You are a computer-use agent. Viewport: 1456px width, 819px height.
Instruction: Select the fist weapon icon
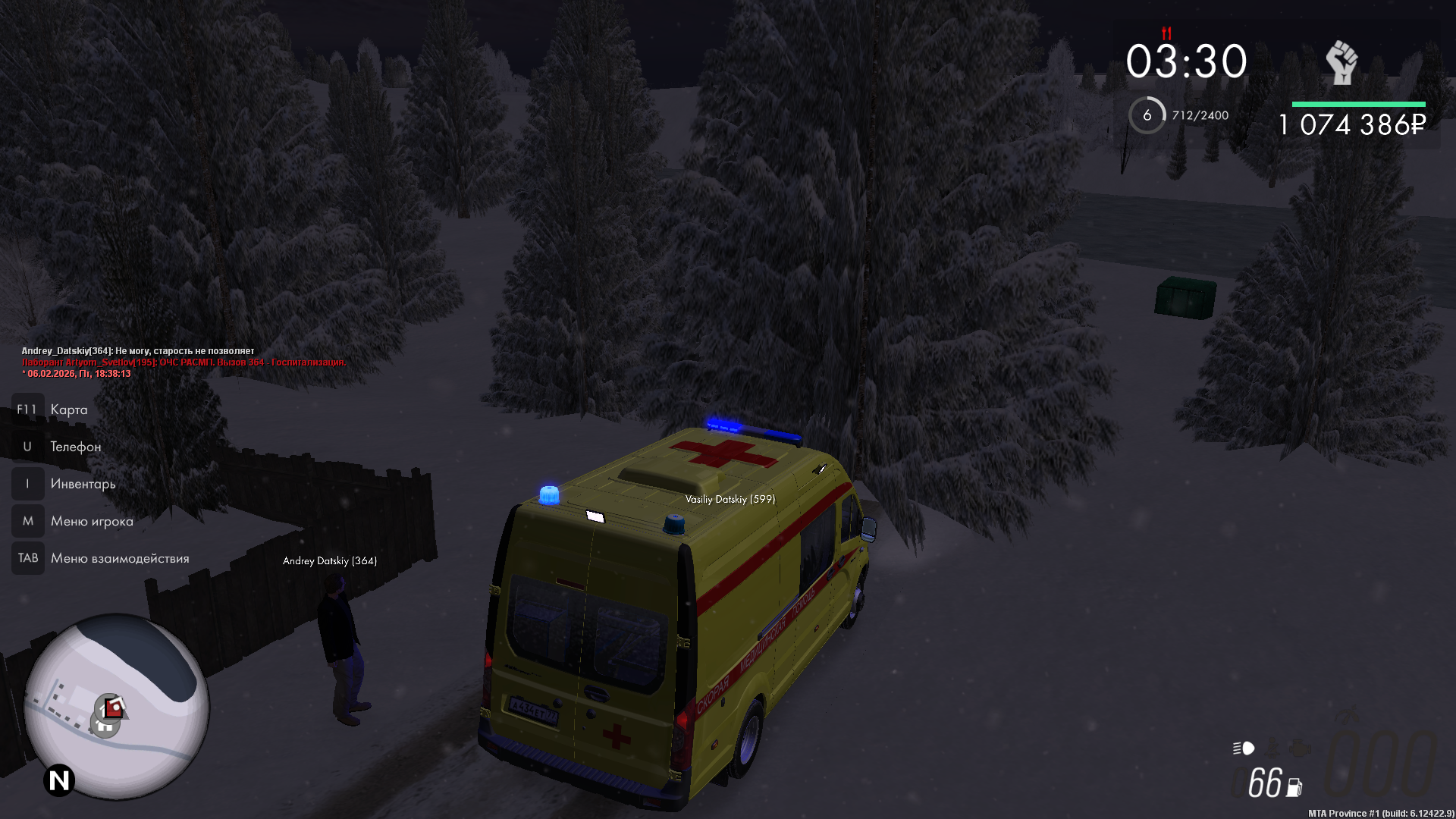pos(1341,63)
